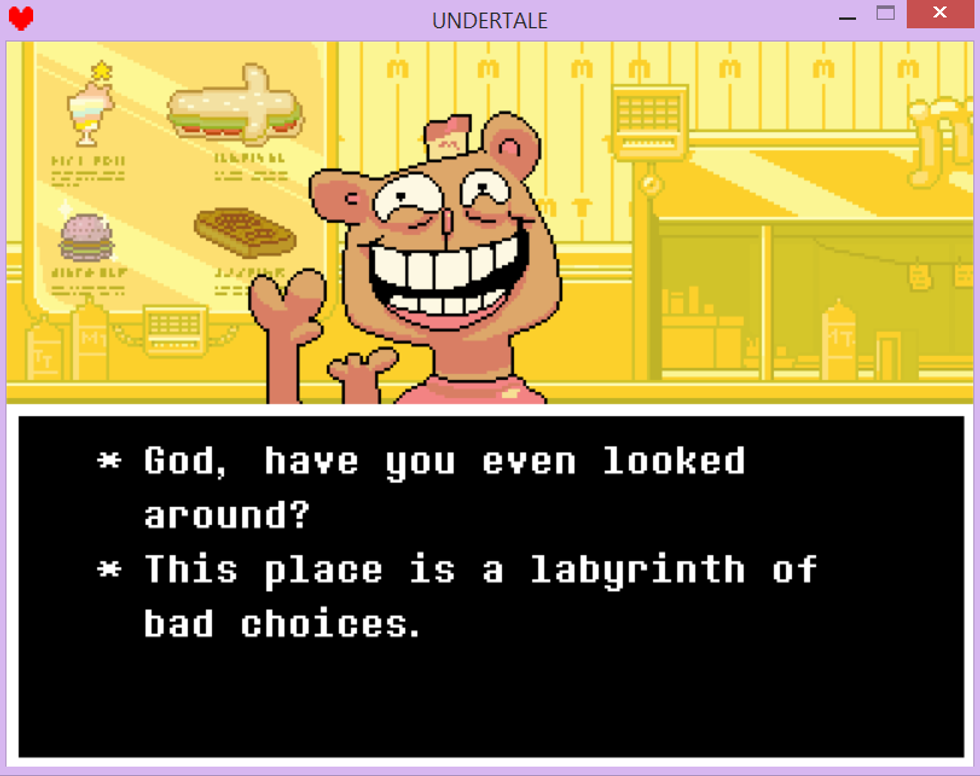Close the UNDERTALE window

coord(939,14)
